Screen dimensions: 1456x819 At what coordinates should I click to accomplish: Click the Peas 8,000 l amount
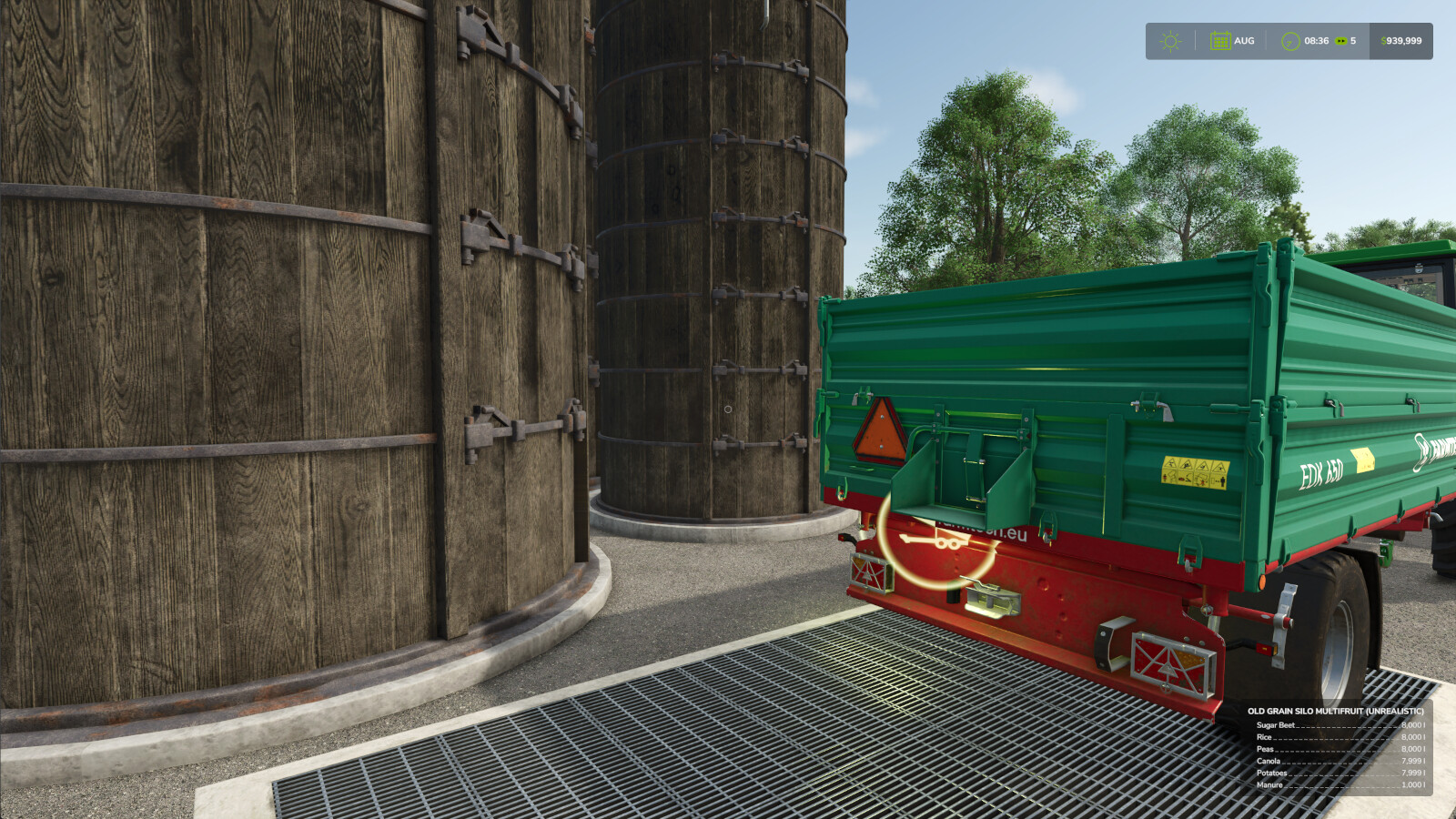point(1413,749)
